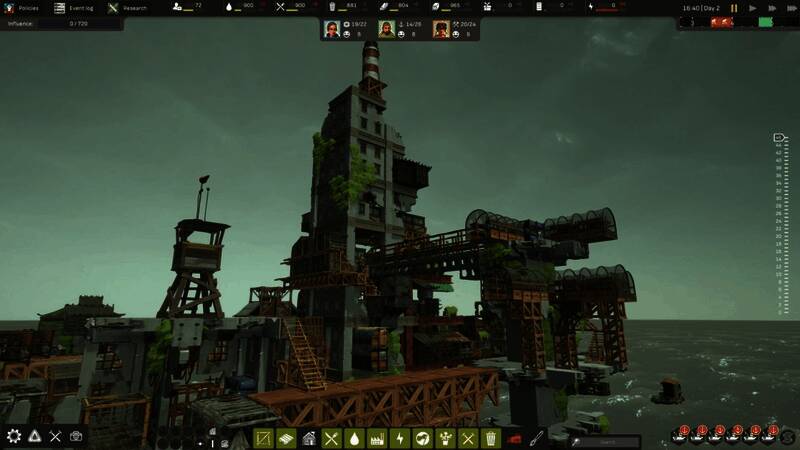
Task: Select the water drop build category
Action: [x=354, y=438]
